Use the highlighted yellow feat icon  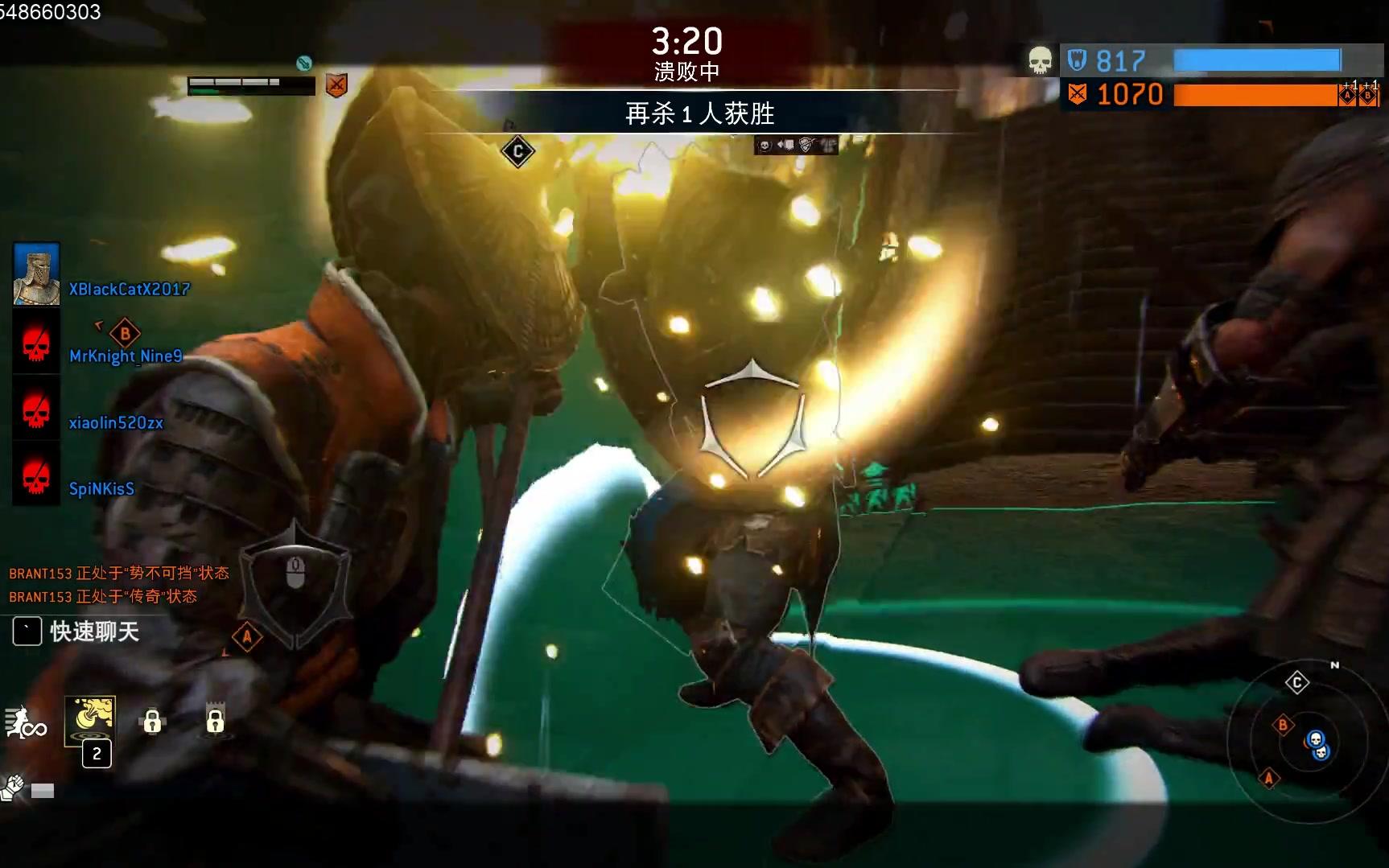90,720
